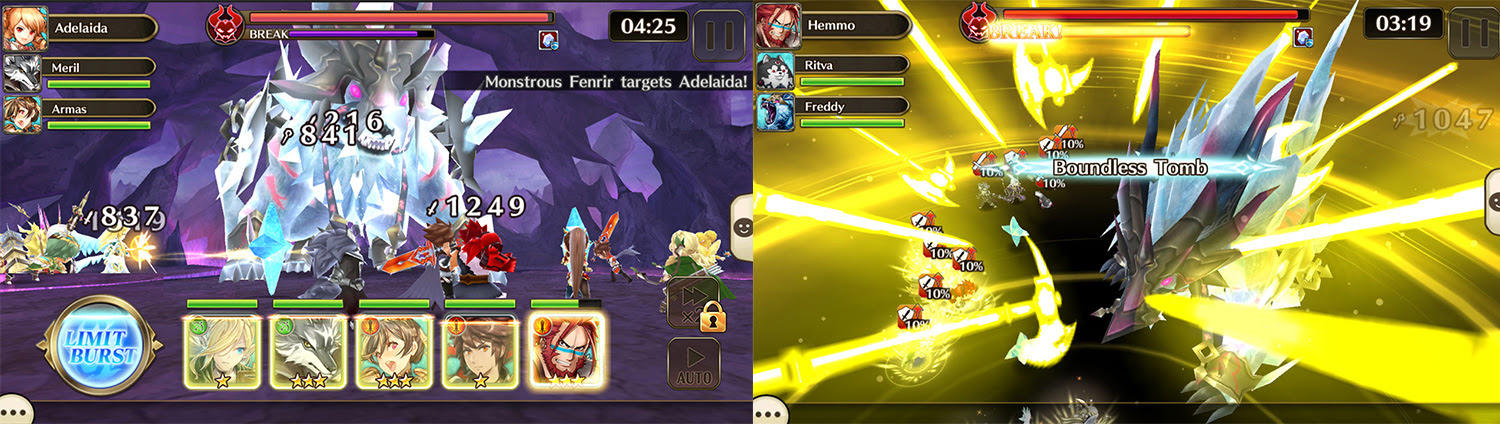Click the locked x2 fast-forward speed button
This screenshot has height=424, width=1500.
pyautogui.click(x=693, y=304)
